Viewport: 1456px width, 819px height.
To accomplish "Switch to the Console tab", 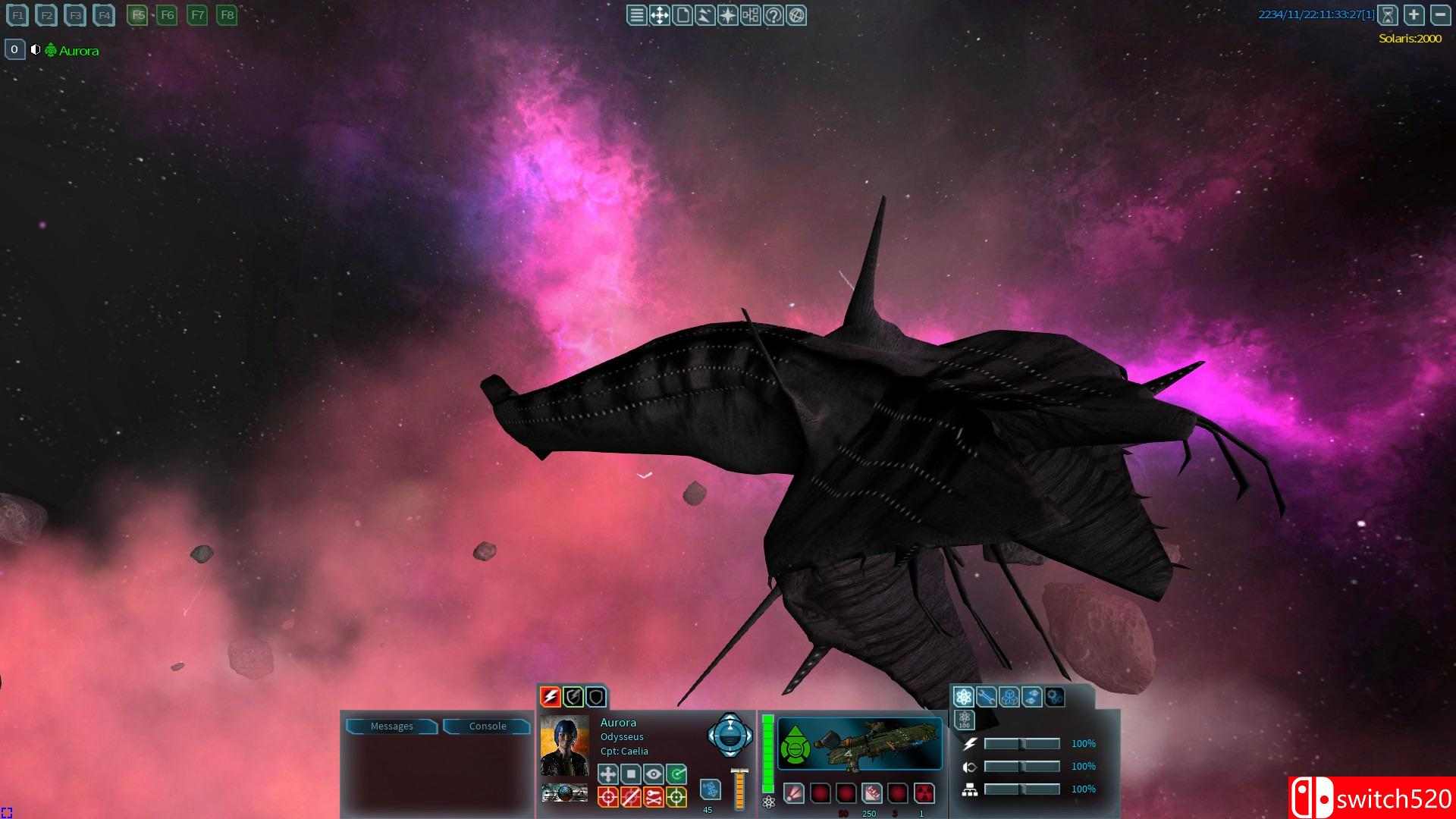I will pyautogui.click(x=488, y=726).
